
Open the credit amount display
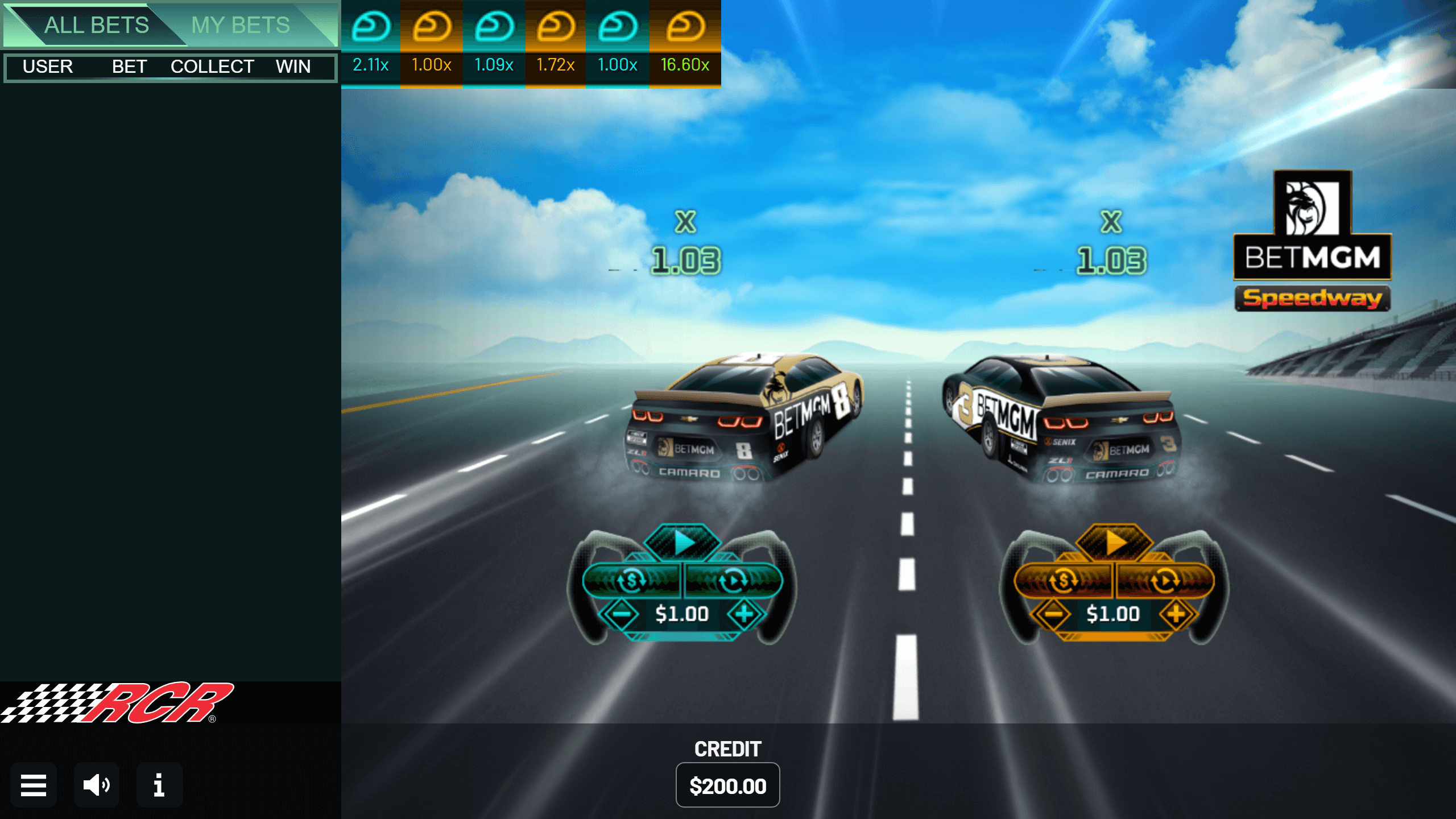click(727, 785)
